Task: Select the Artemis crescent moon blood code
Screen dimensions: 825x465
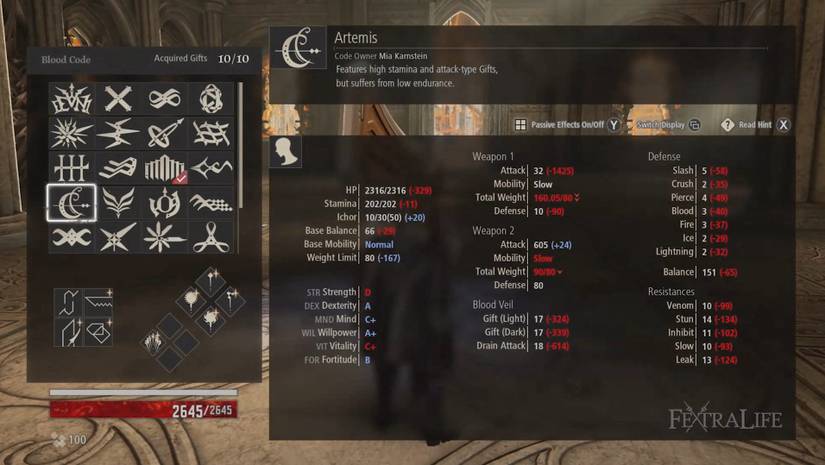Action: (x=71, y=203)
